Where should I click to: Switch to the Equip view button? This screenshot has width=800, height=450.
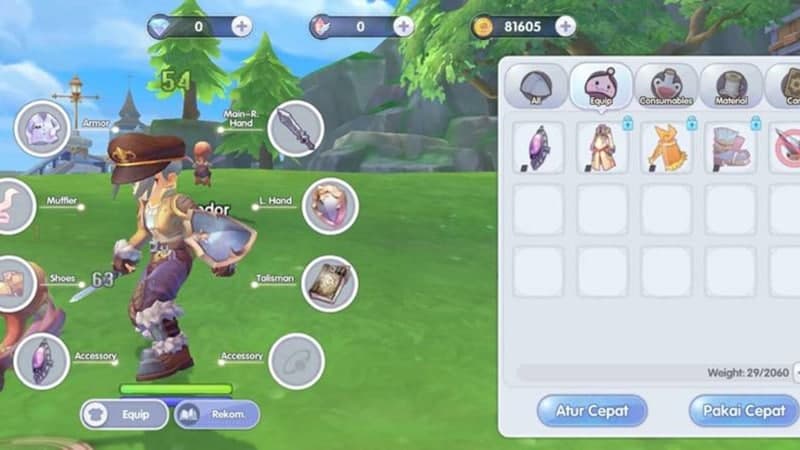pos(124,414)
